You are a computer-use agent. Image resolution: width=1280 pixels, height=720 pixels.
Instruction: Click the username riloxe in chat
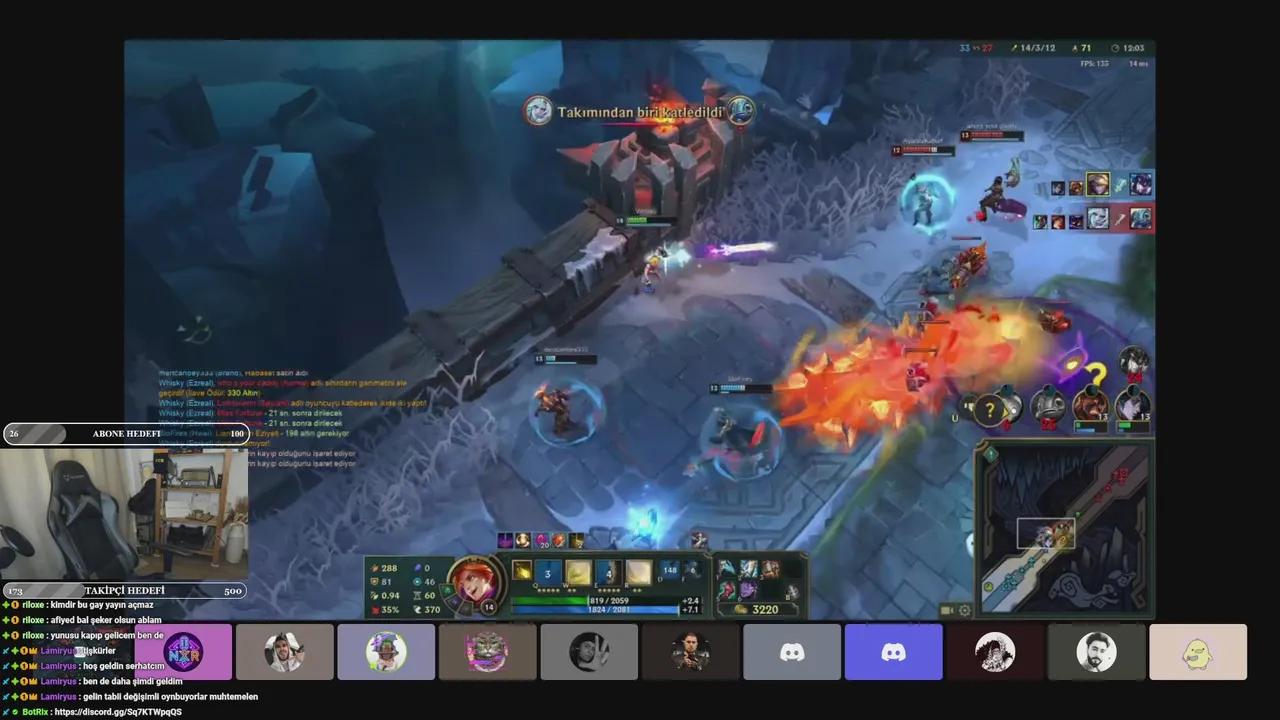click(30, 604)
